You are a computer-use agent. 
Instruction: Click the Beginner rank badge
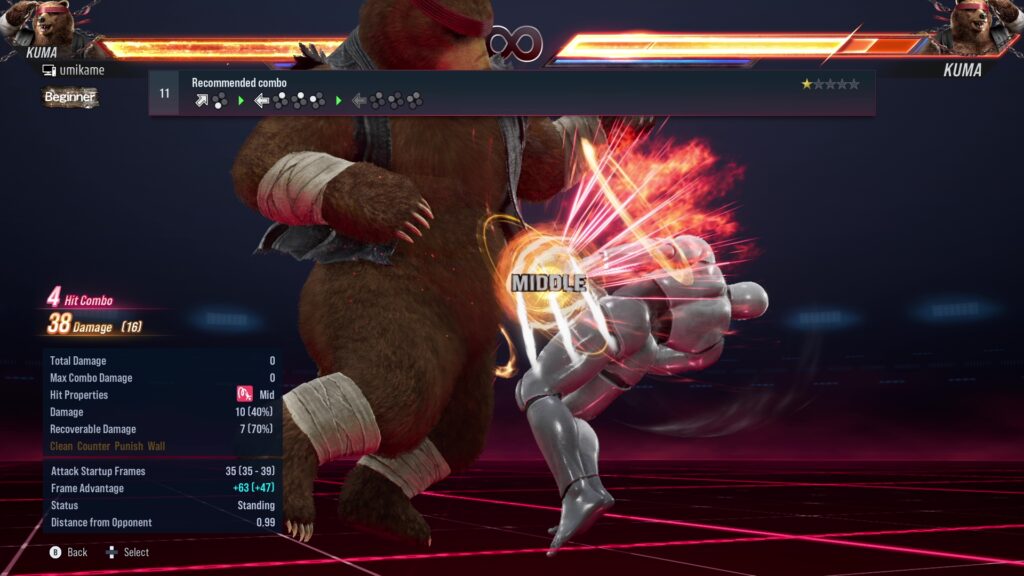click(x=70, y=97)
